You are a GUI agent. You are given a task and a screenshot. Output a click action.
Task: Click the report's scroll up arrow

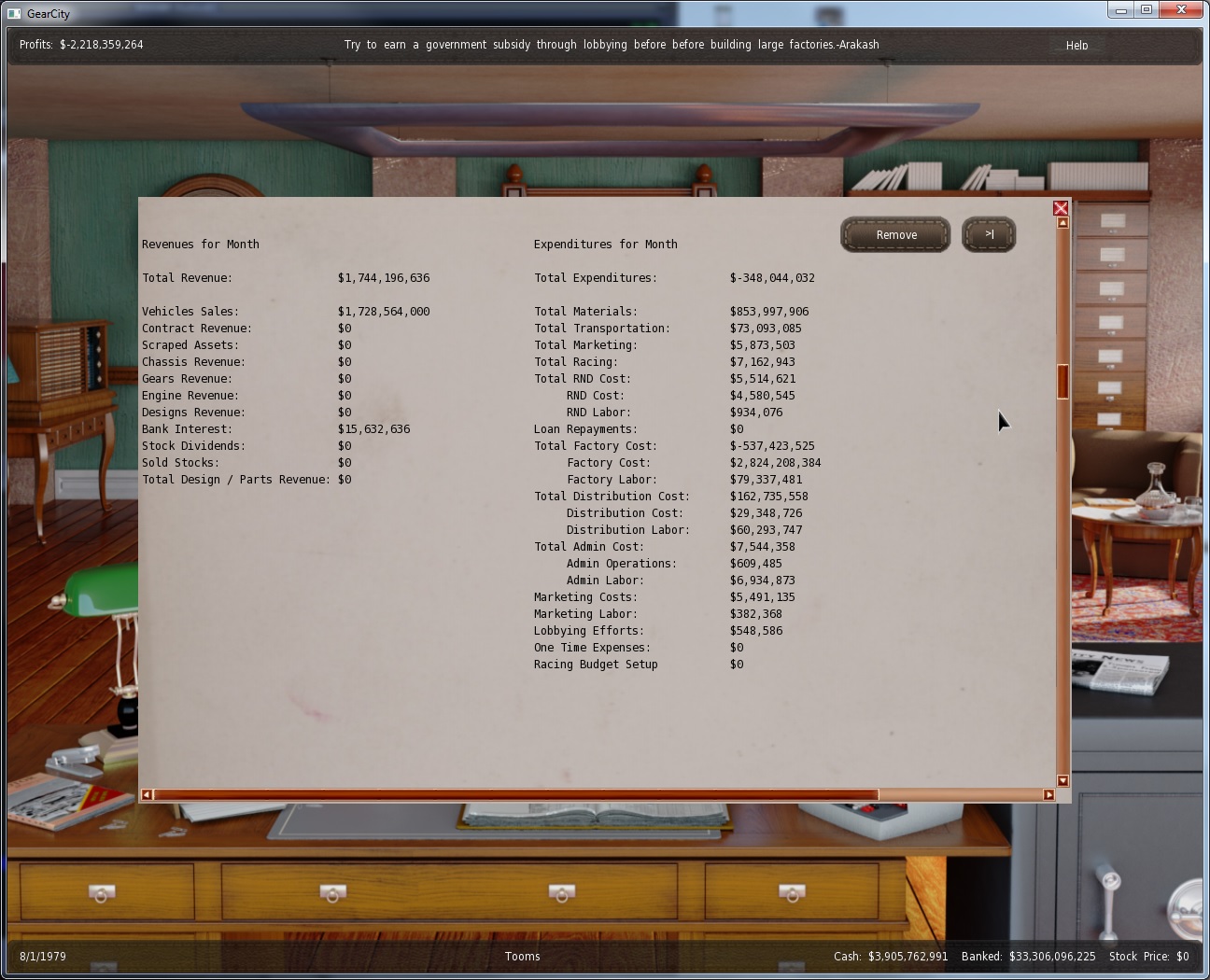(x=1062, y=223)
